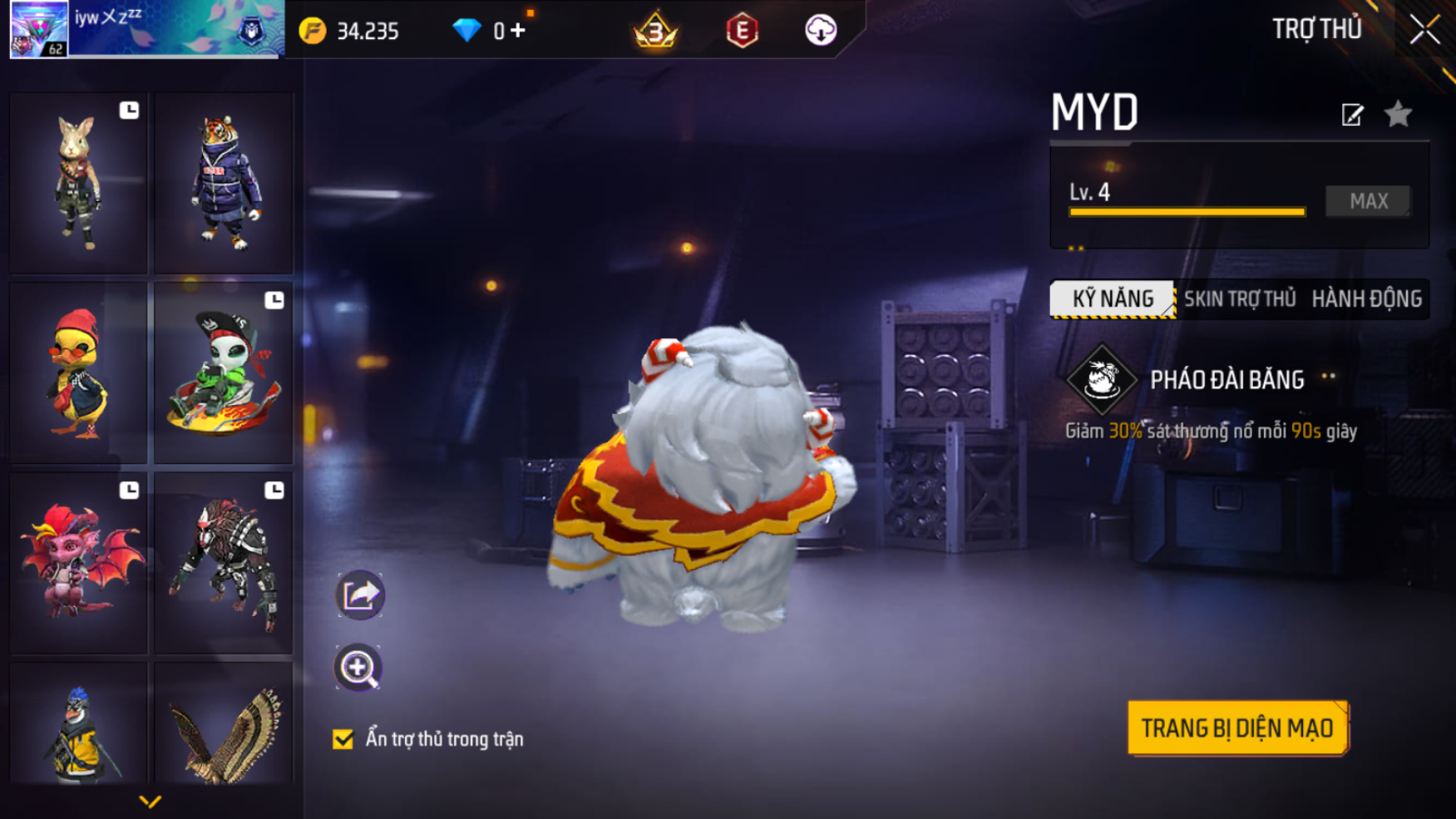Select the dark werewolf pet thumbnail
The width and height of the screenshot is (1456, 819).
(224, 563)
